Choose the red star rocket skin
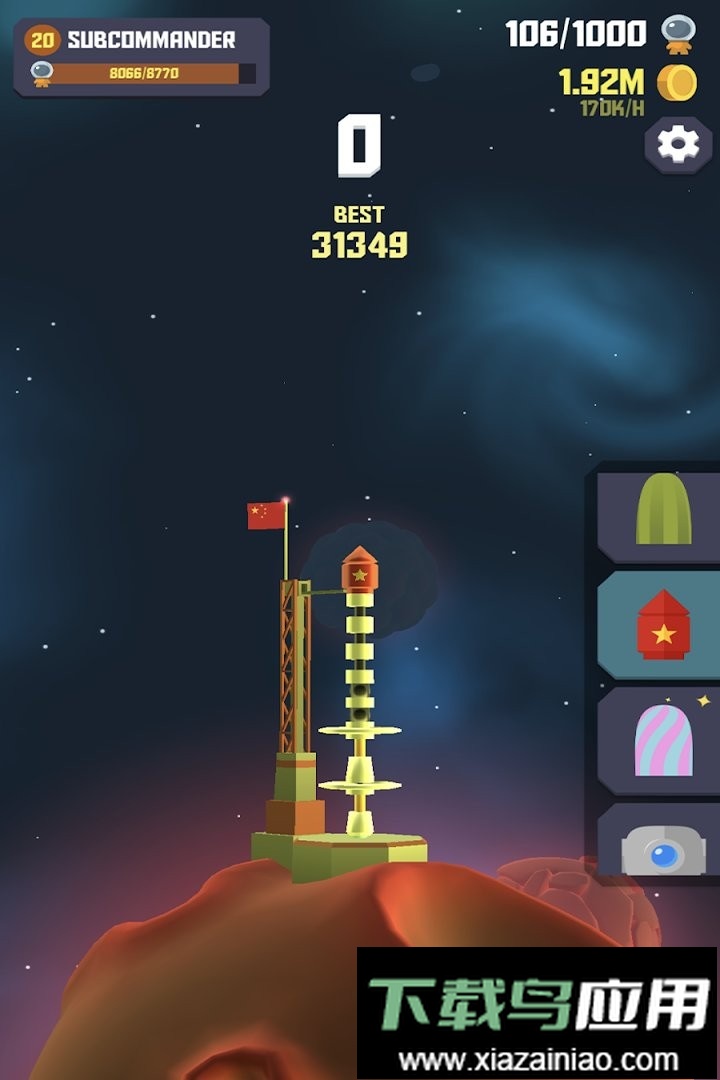 coord(663,626)
